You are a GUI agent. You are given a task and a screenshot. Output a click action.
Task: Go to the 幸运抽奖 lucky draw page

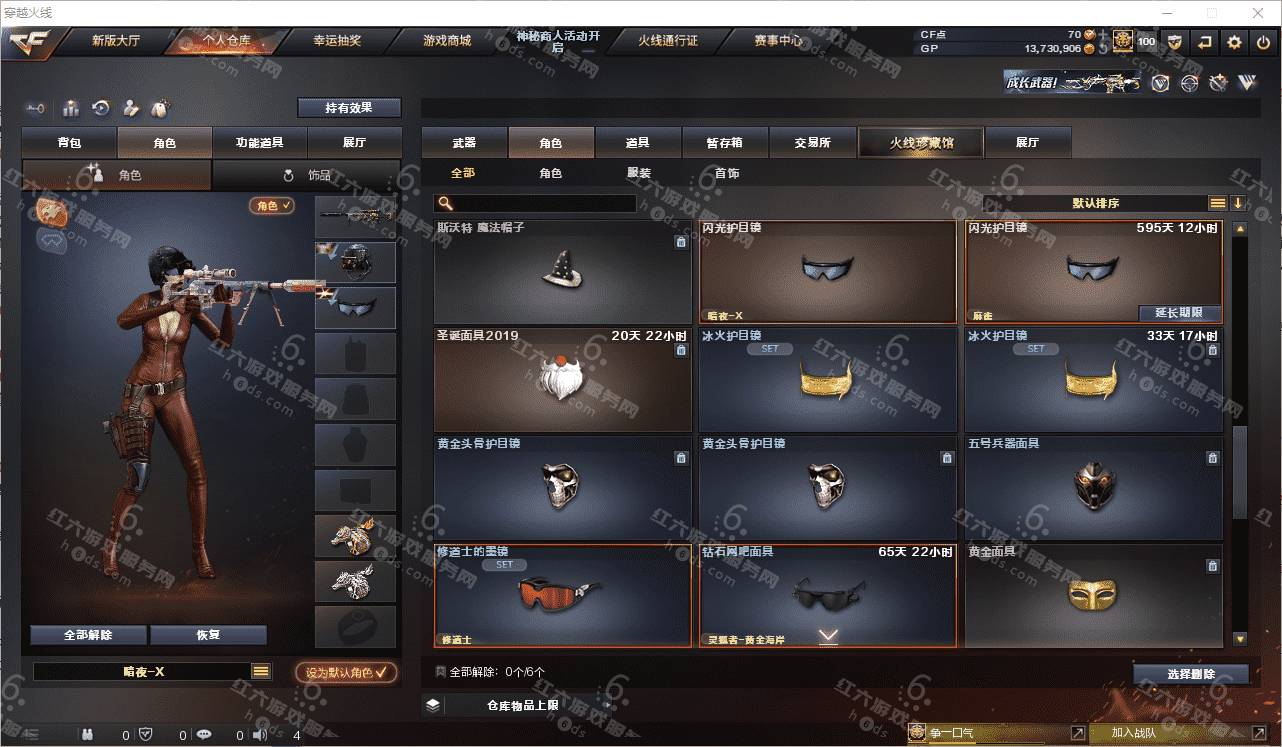coord(337,41)
